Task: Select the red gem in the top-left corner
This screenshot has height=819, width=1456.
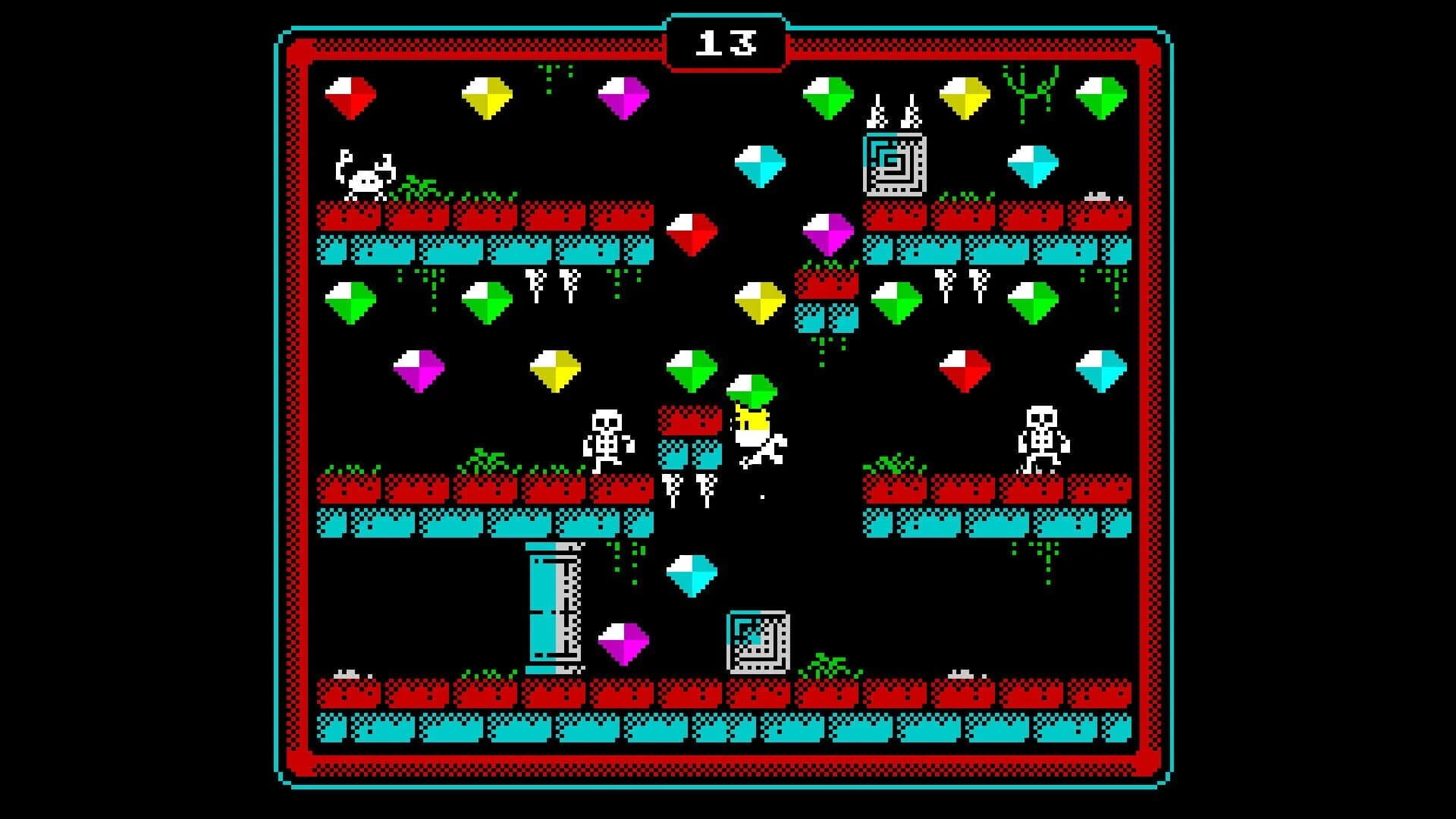Action: tap(351, 96)
